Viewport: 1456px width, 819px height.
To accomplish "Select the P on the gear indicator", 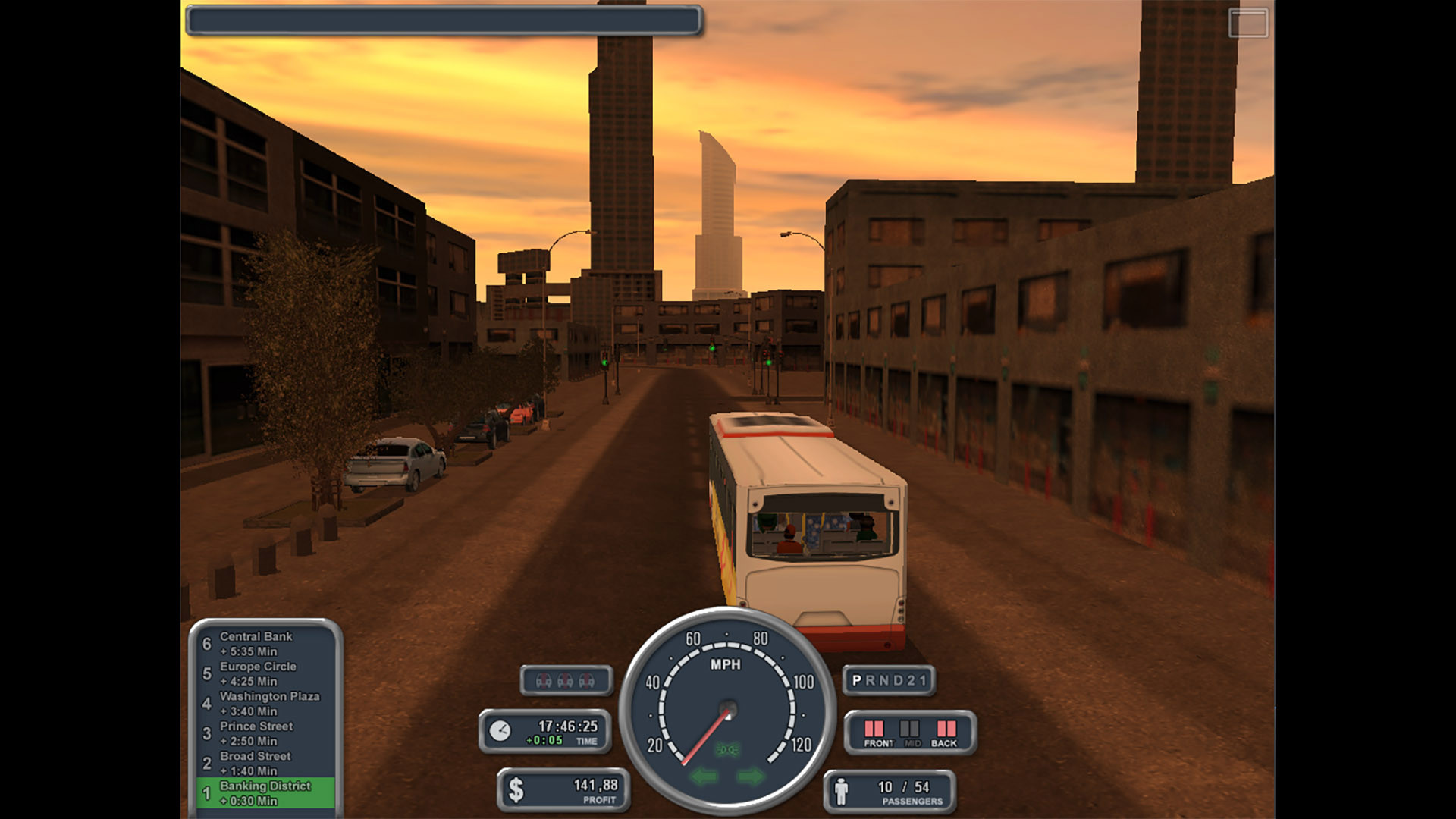I will [855, 680].
